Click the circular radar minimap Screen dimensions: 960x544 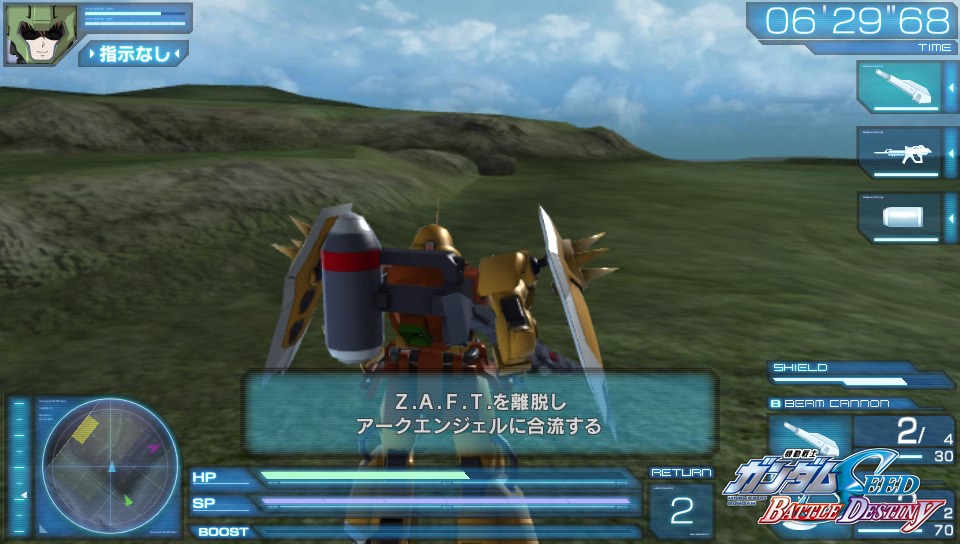(110, 466)
